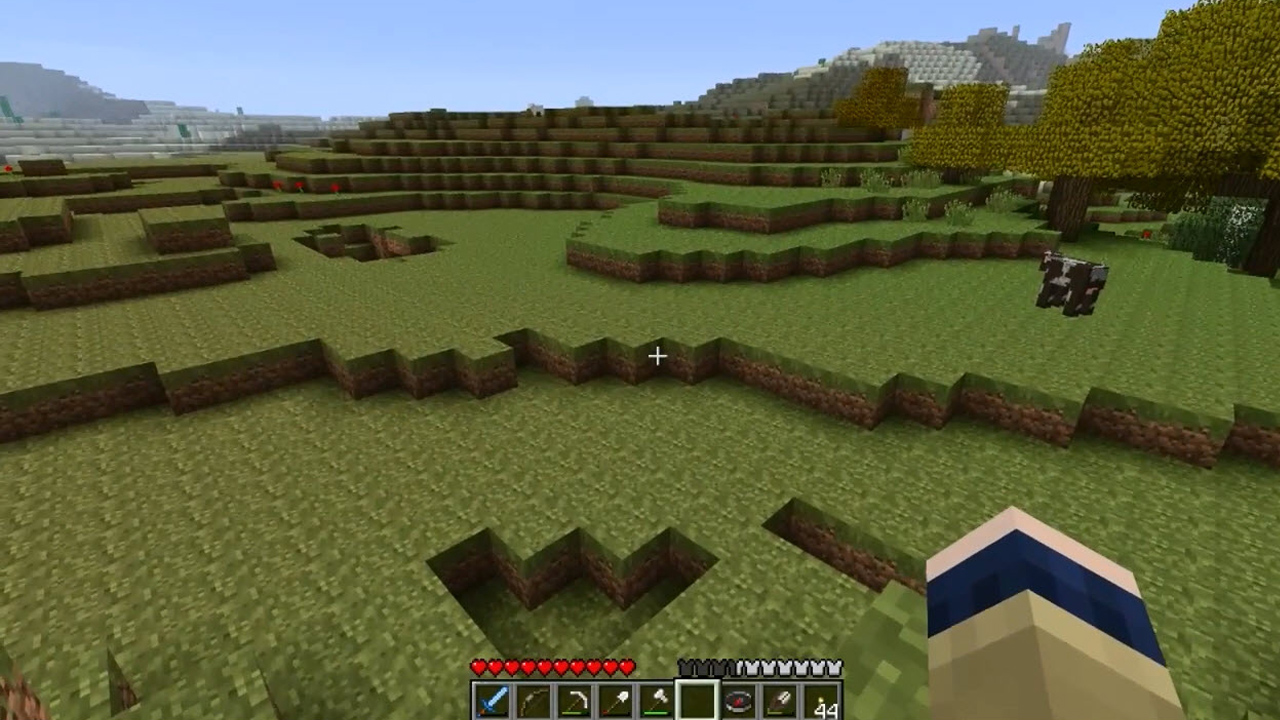
Task: Click the middle heart of the health bar
Action: tap(553, 666)
